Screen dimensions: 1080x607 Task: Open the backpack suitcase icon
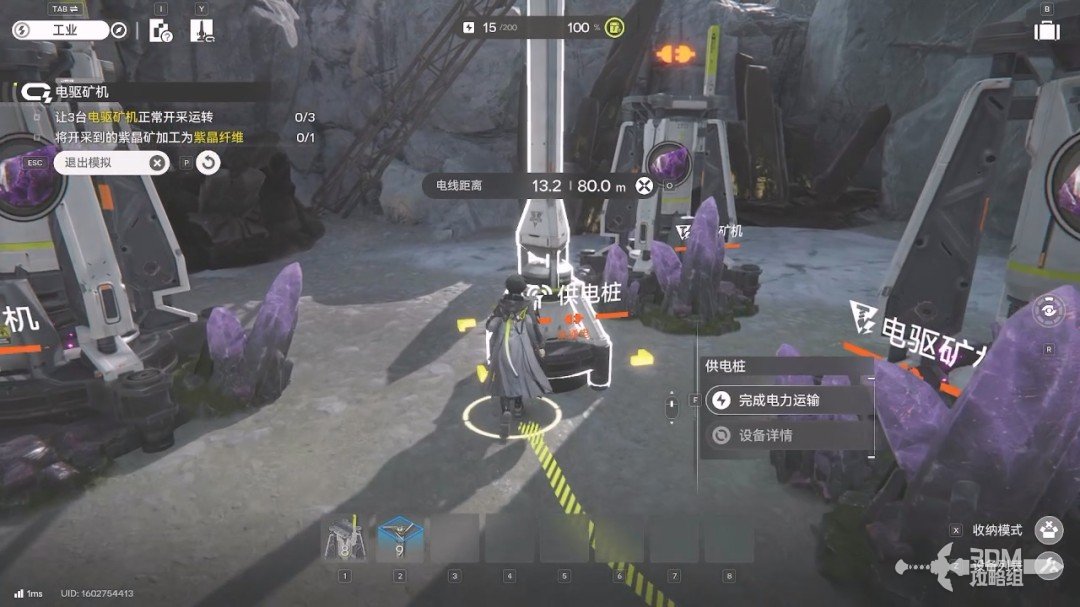1046,30
